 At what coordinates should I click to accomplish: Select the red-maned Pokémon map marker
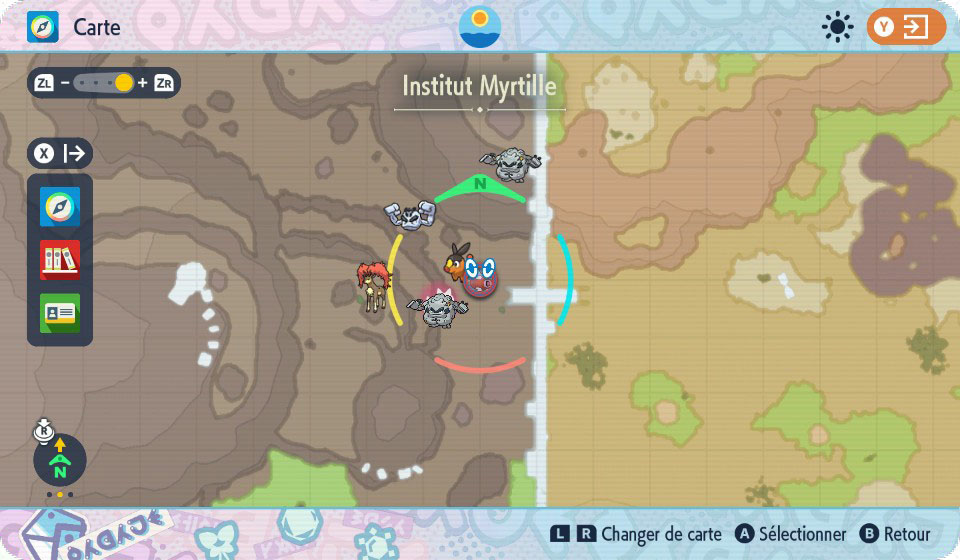(x=373, y=285)
